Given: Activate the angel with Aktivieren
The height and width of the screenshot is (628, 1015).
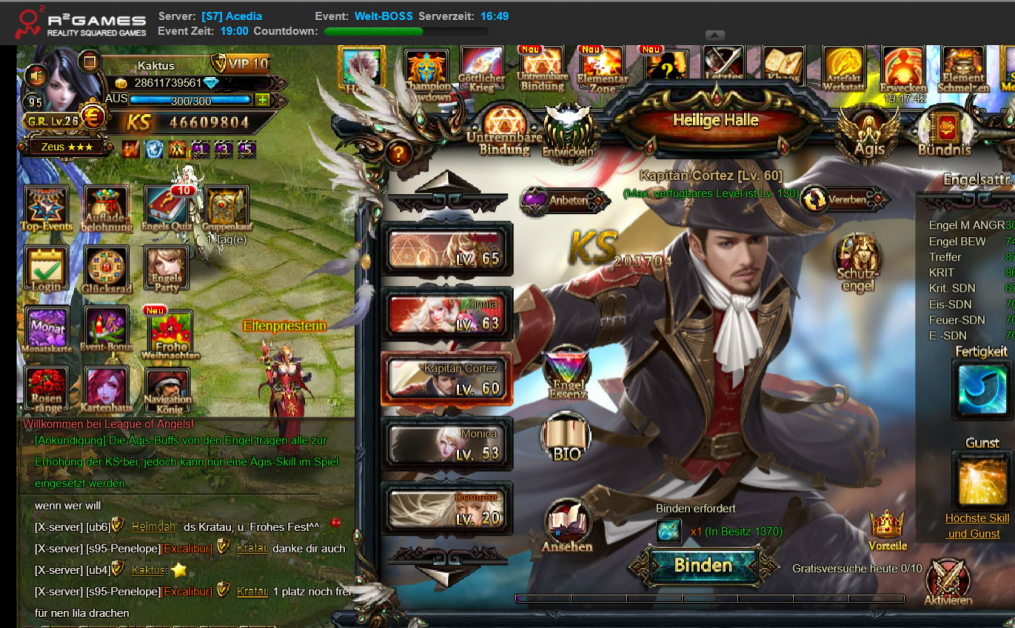Looking at the screenshot, I should (947, 581).
